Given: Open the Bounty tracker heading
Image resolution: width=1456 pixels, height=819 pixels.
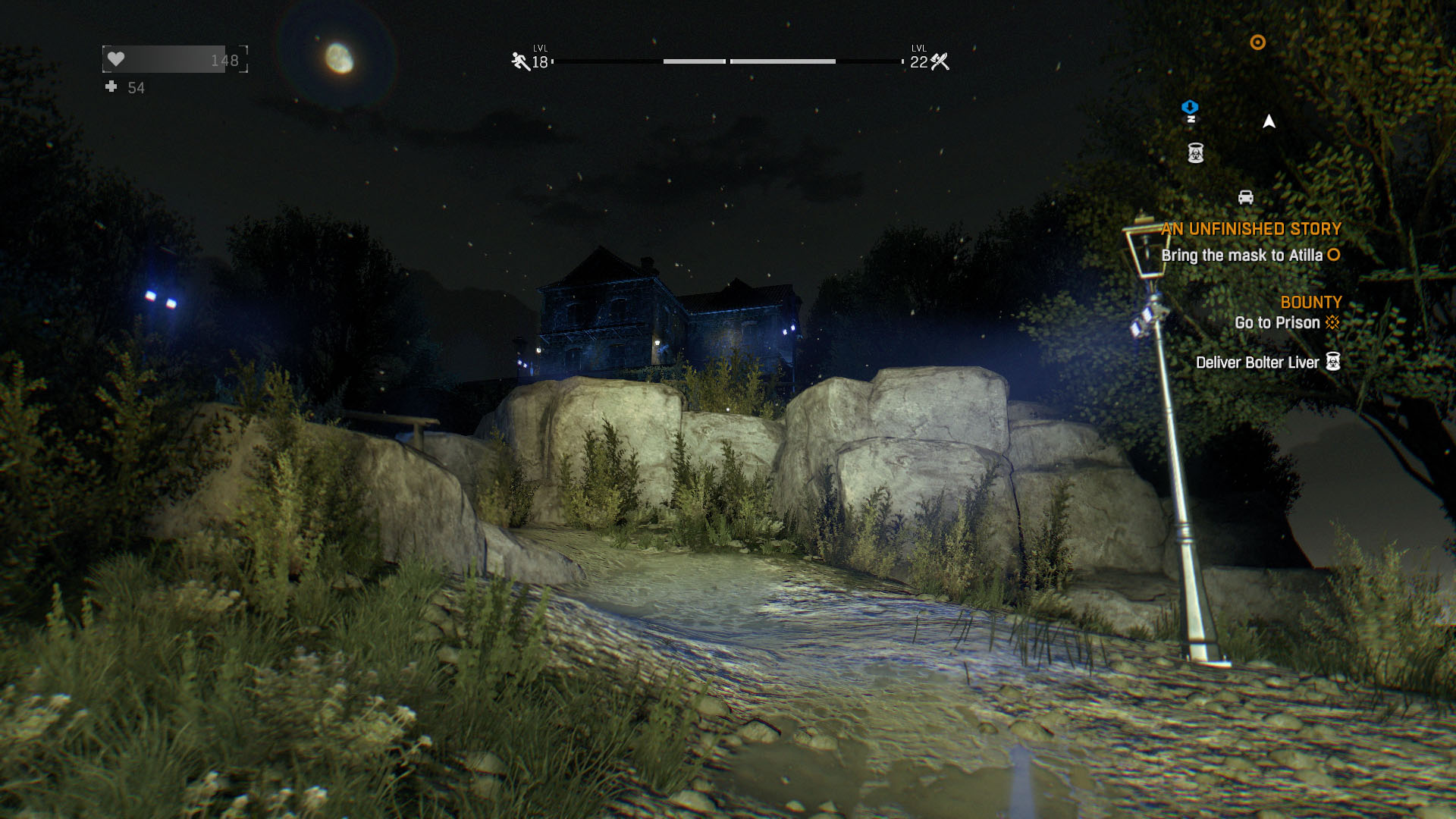Looking at the screenshot, I should pos(1310,302).
